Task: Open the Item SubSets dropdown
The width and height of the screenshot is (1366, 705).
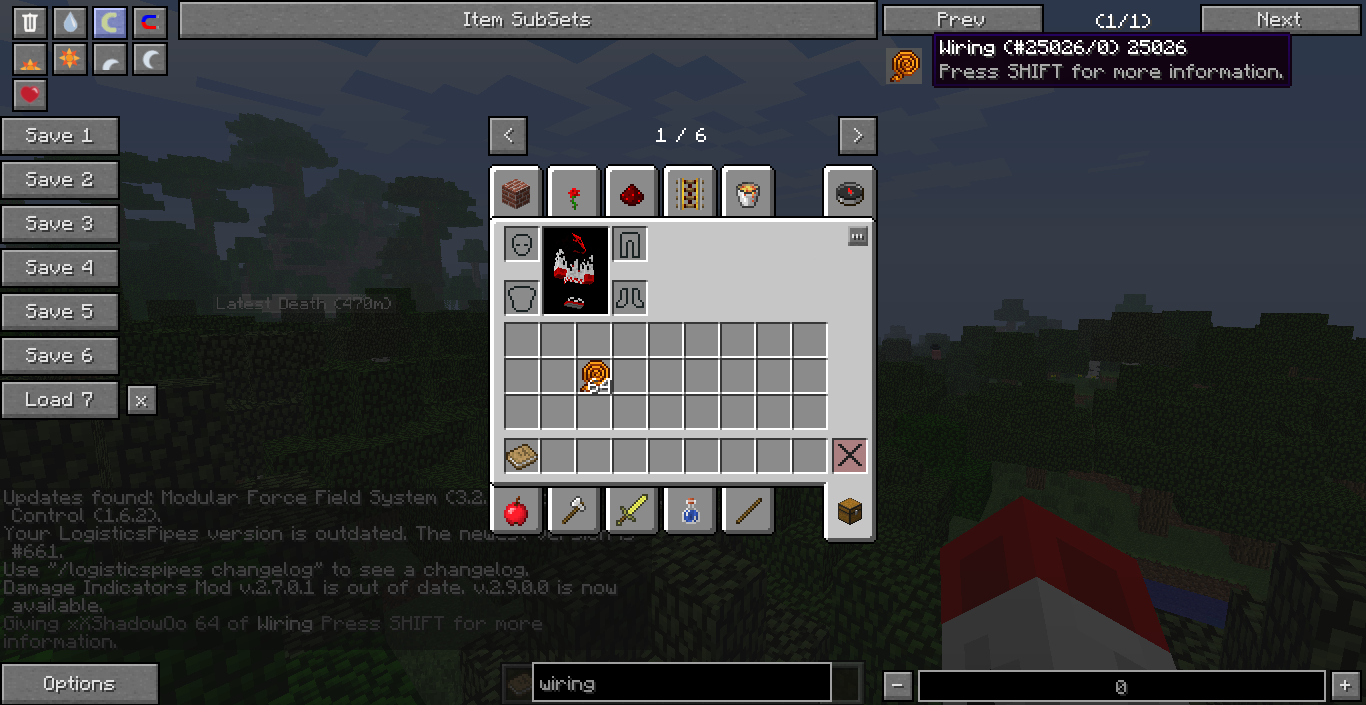Action: click(527, 20)
